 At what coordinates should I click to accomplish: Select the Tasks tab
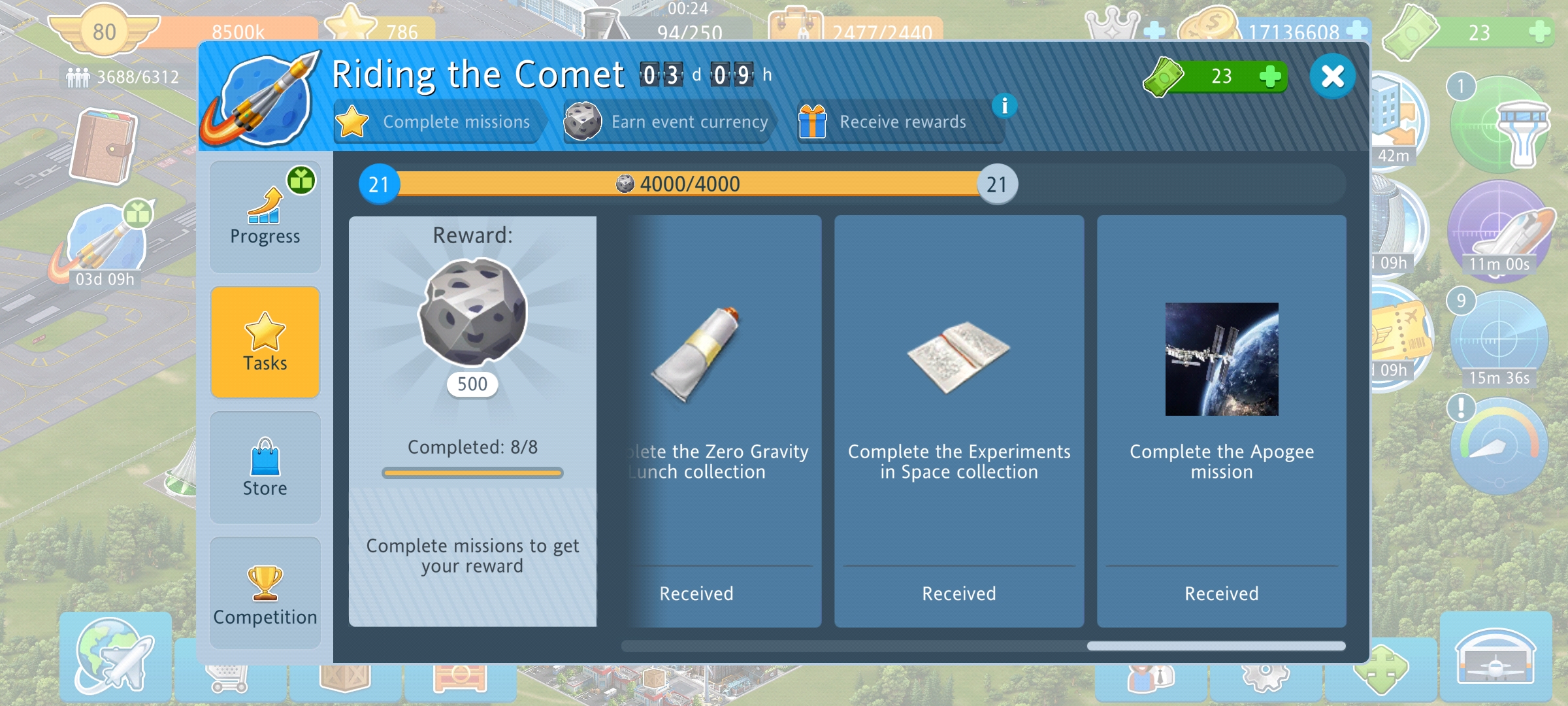265,342
